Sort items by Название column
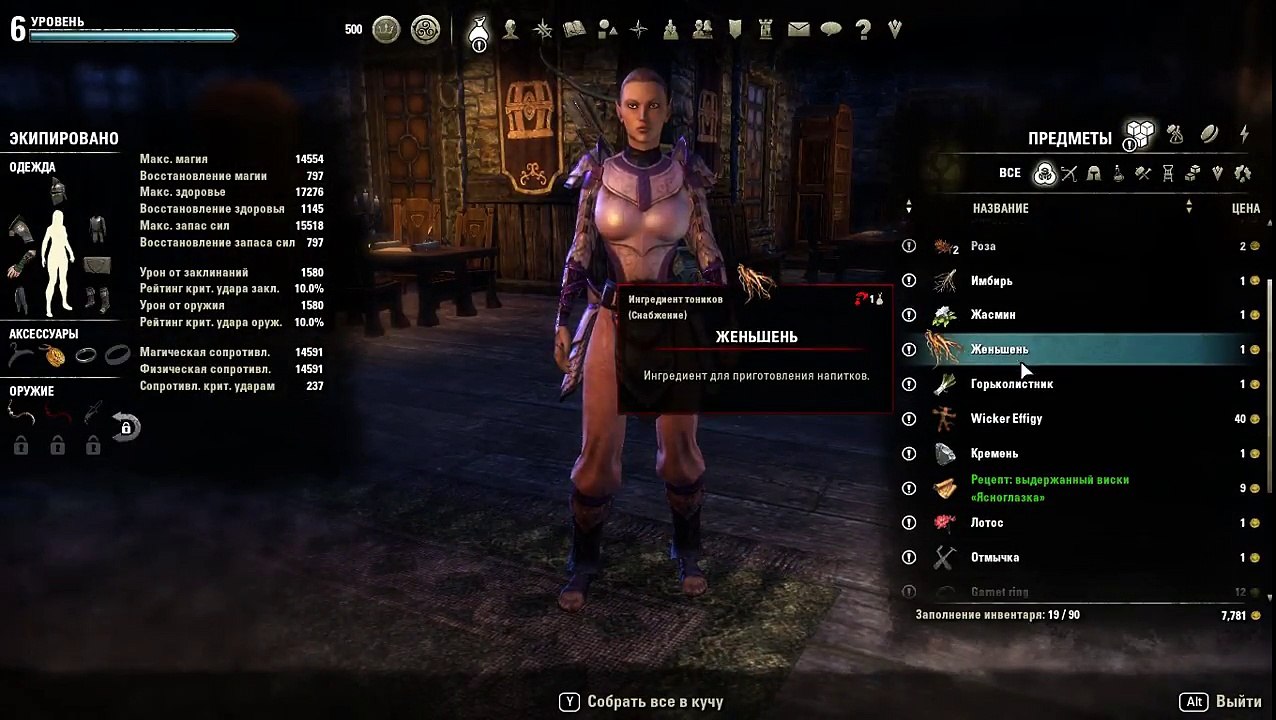Viewport: 1276px width, 720px height. 1001,208
